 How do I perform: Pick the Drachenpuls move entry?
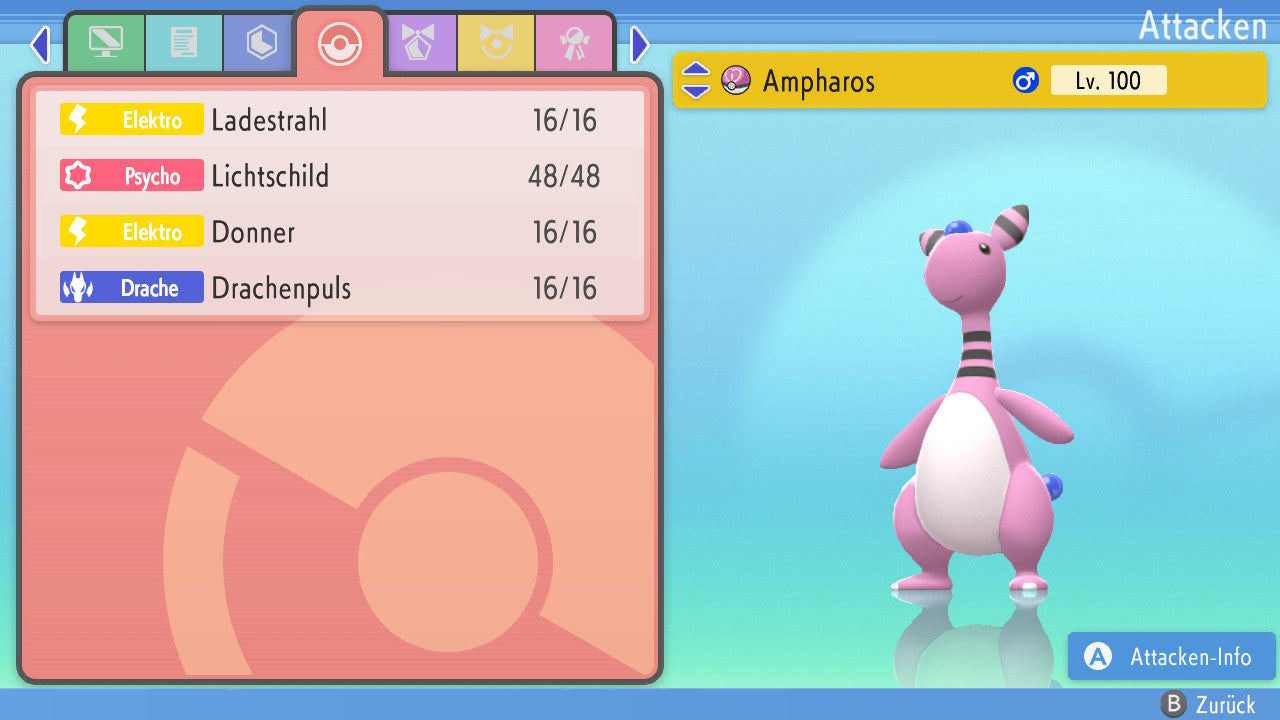coord(340,288)
